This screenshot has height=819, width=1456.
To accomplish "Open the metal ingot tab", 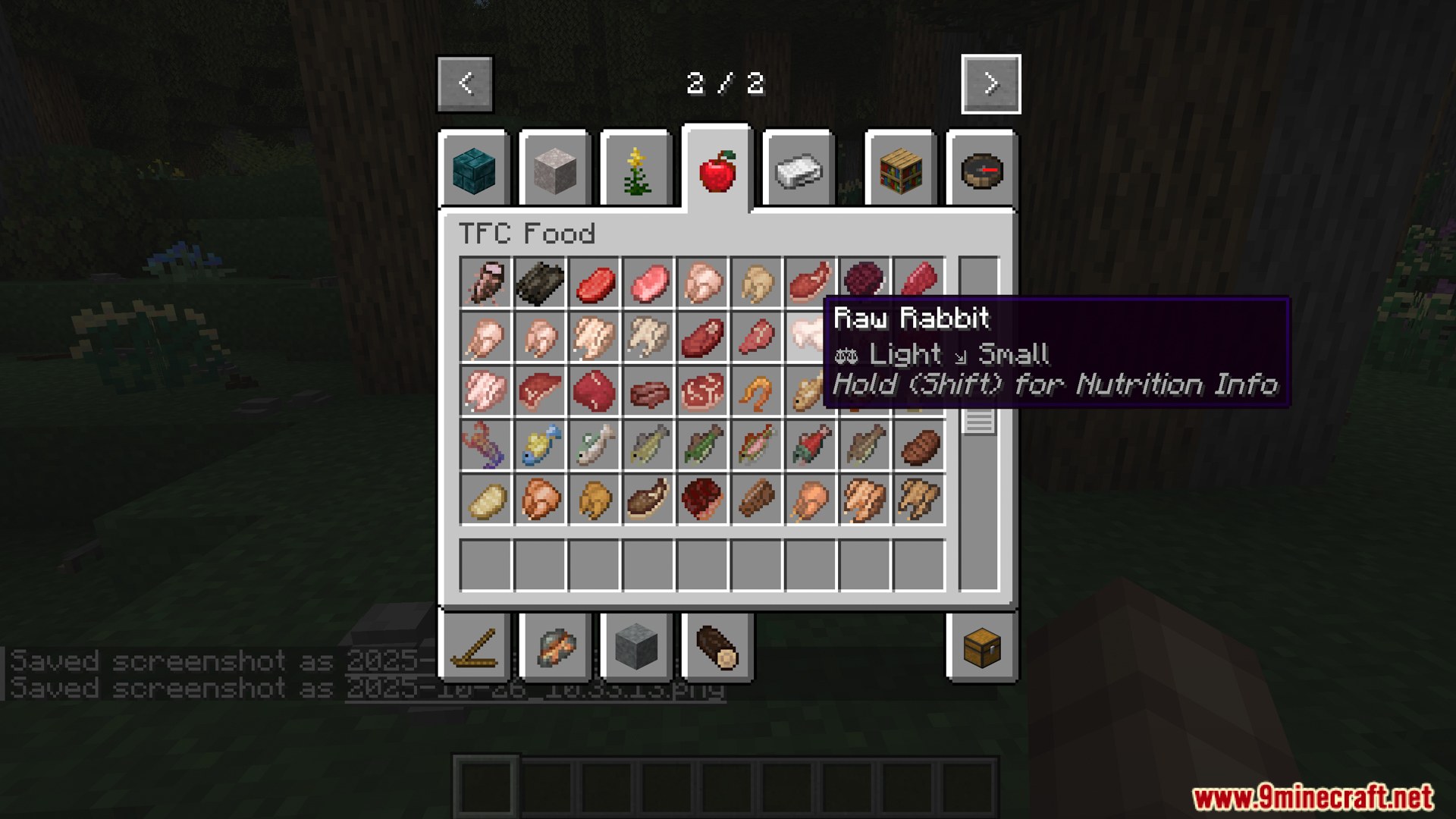I will (x=799, y=171).
